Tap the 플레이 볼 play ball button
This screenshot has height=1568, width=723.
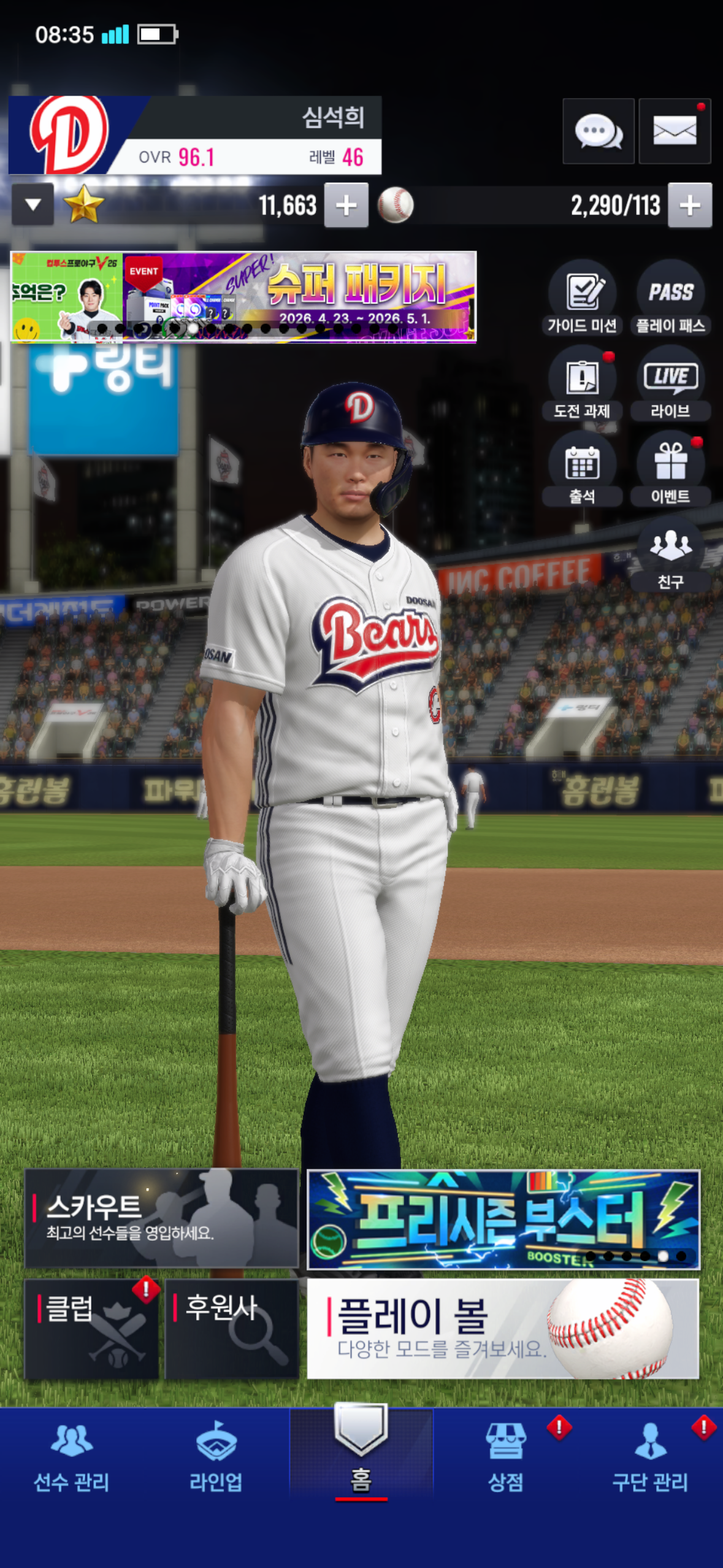point(502,1329)
